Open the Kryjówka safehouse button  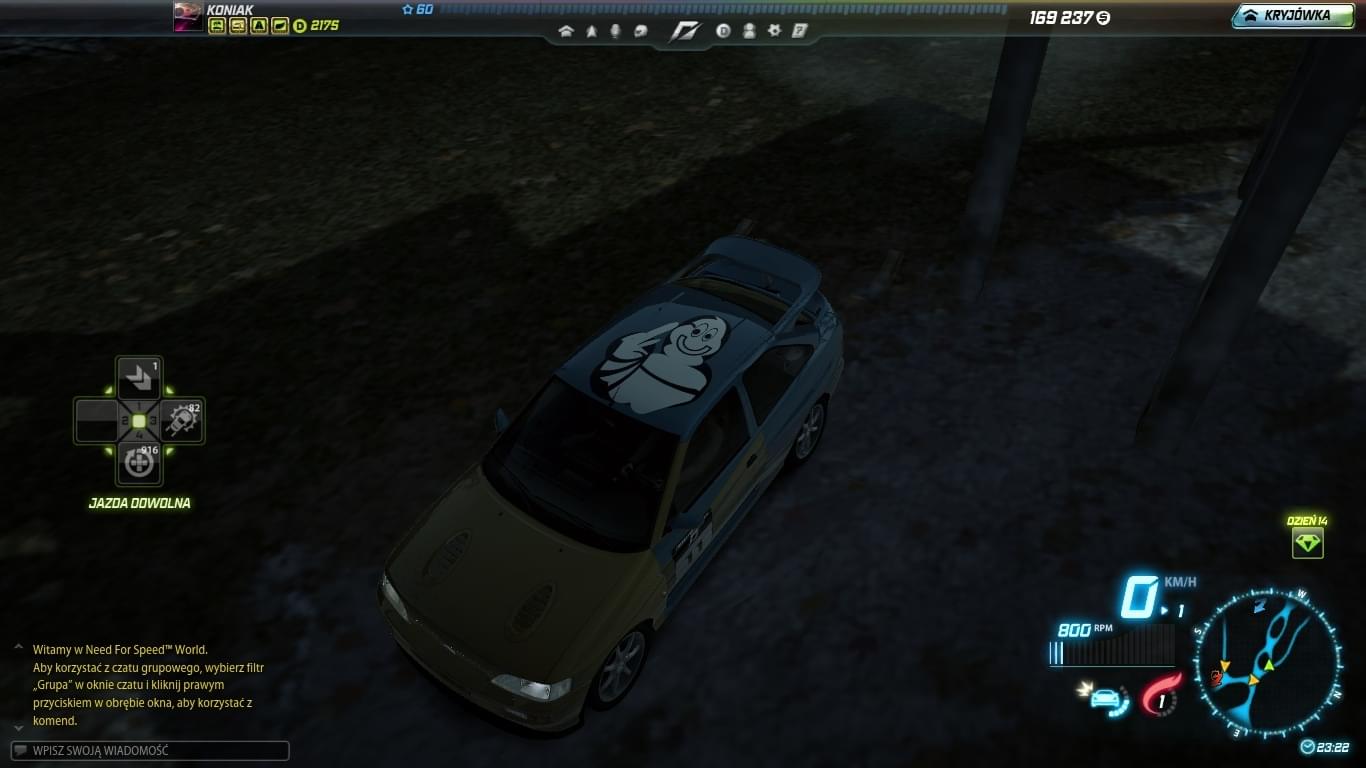pos(1293,16)
